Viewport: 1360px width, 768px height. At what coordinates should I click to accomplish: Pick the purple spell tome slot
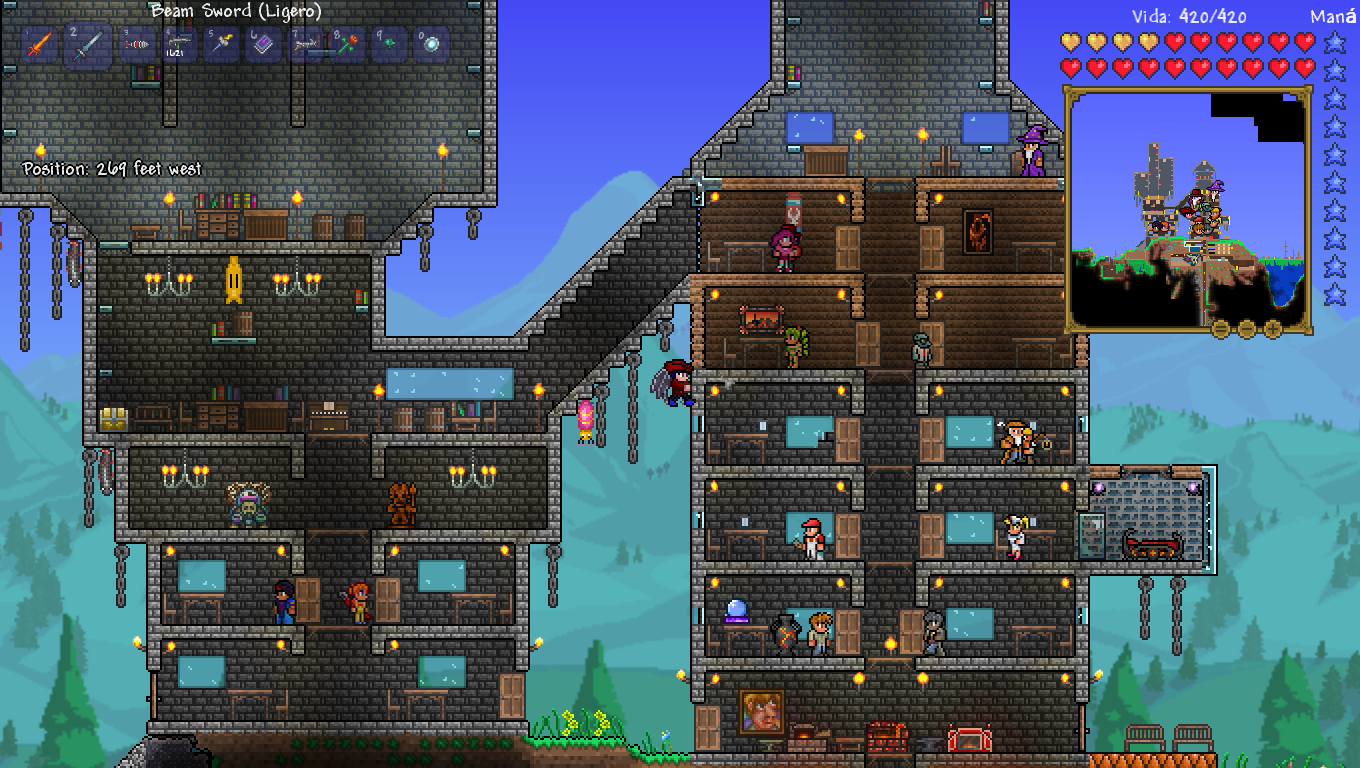264,45
